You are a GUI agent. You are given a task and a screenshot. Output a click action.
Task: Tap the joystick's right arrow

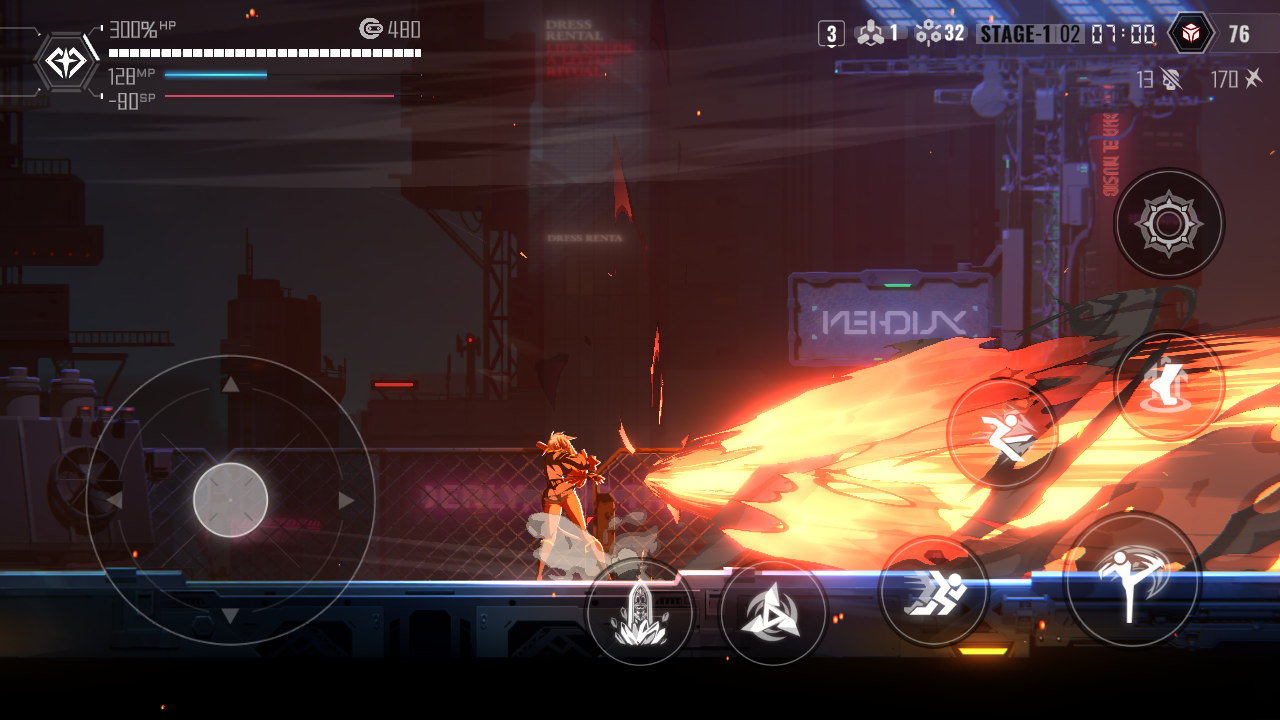(347, 500)
